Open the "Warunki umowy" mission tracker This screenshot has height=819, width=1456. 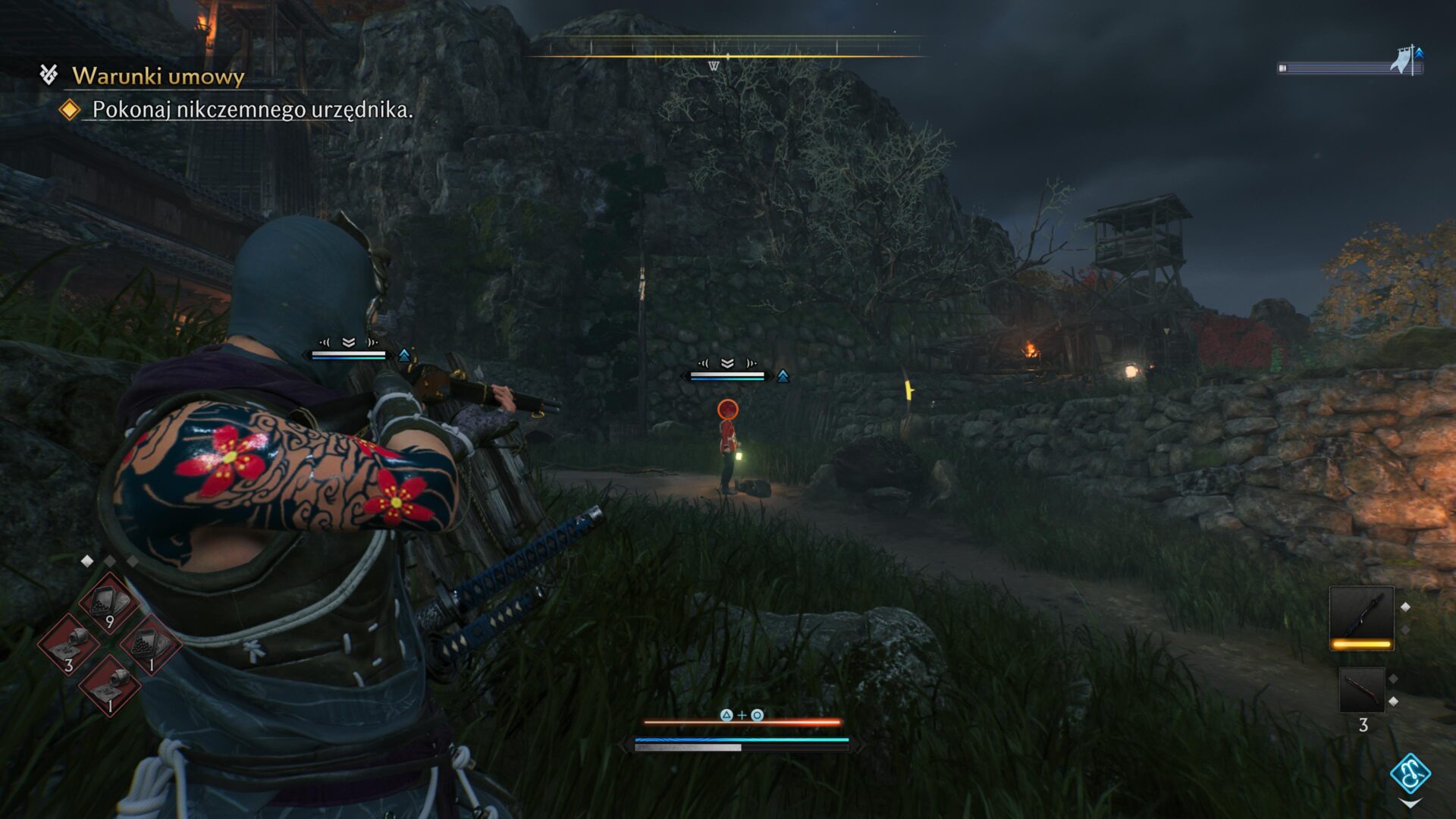pyautogui.click(x=158, y=76)
